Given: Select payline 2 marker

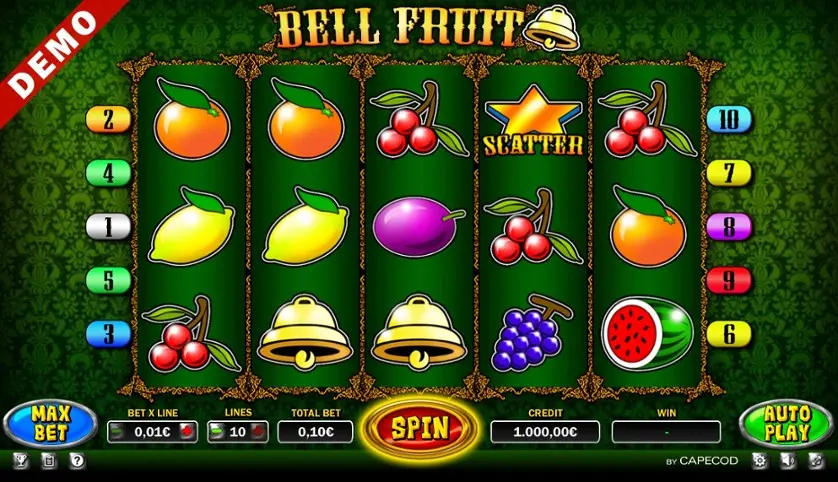Looking at the screenshot, I should coord(109,120).
